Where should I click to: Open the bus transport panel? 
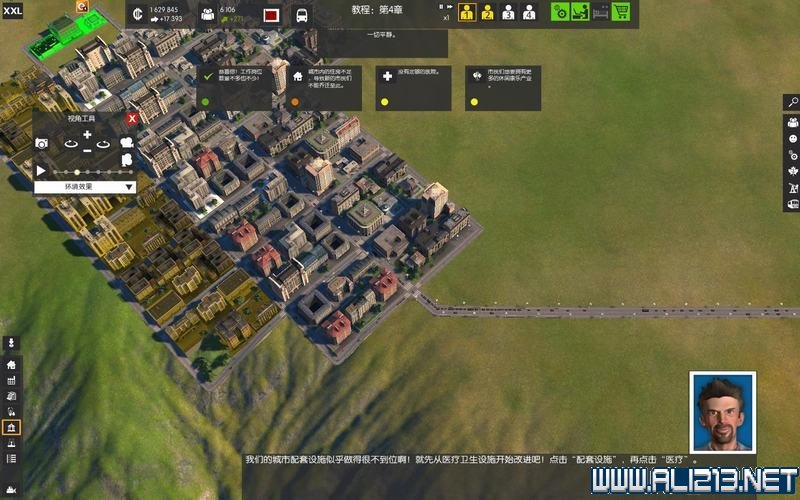click(x=301, y=15)
